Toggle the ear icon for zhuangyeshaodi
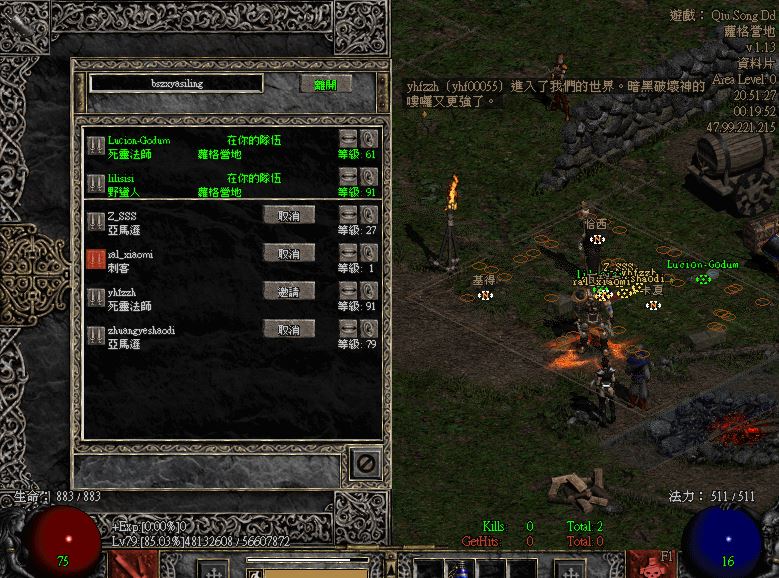 369,329
